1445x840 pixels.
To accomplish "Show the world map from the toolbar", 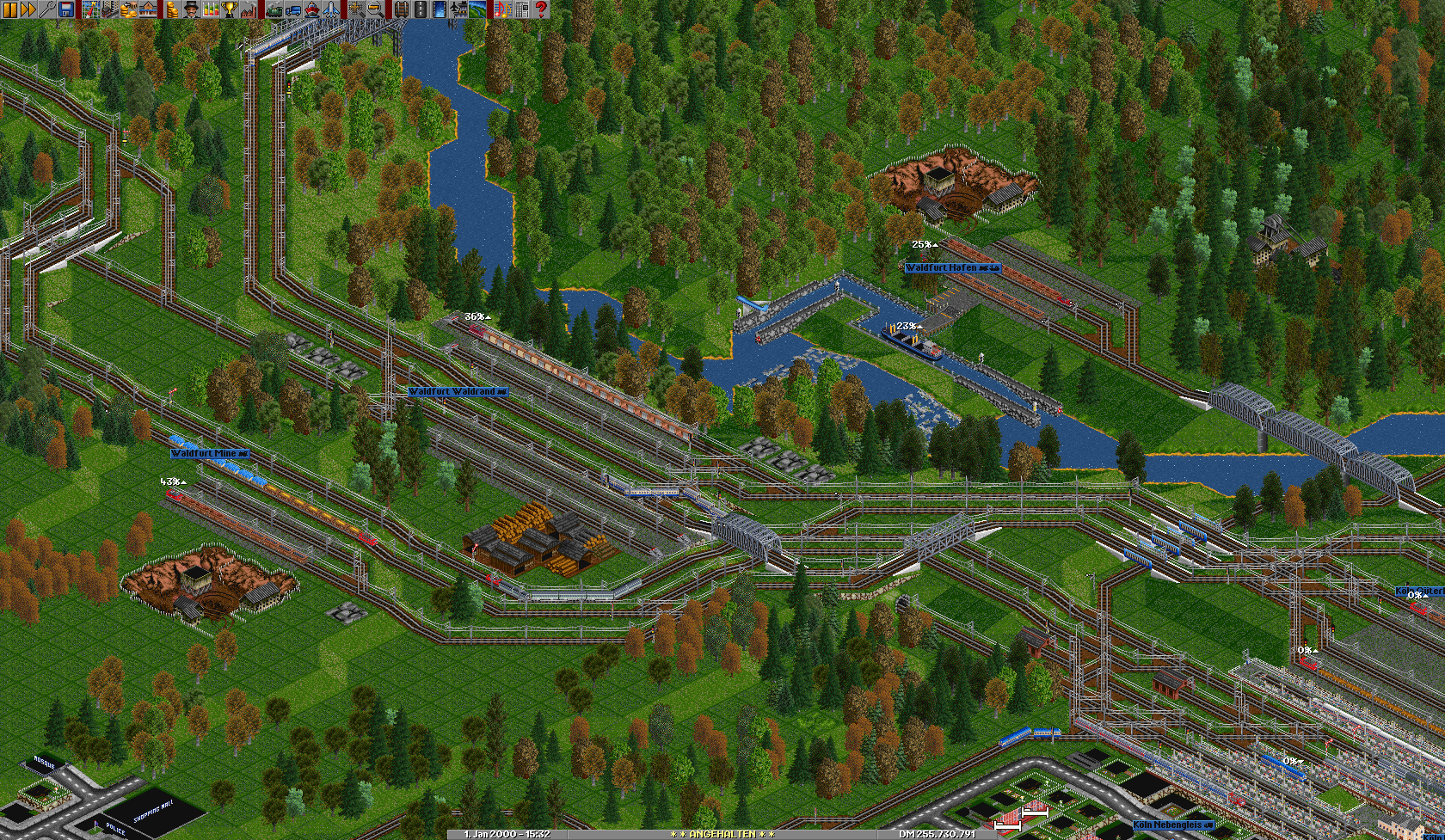I will point(90,9).
